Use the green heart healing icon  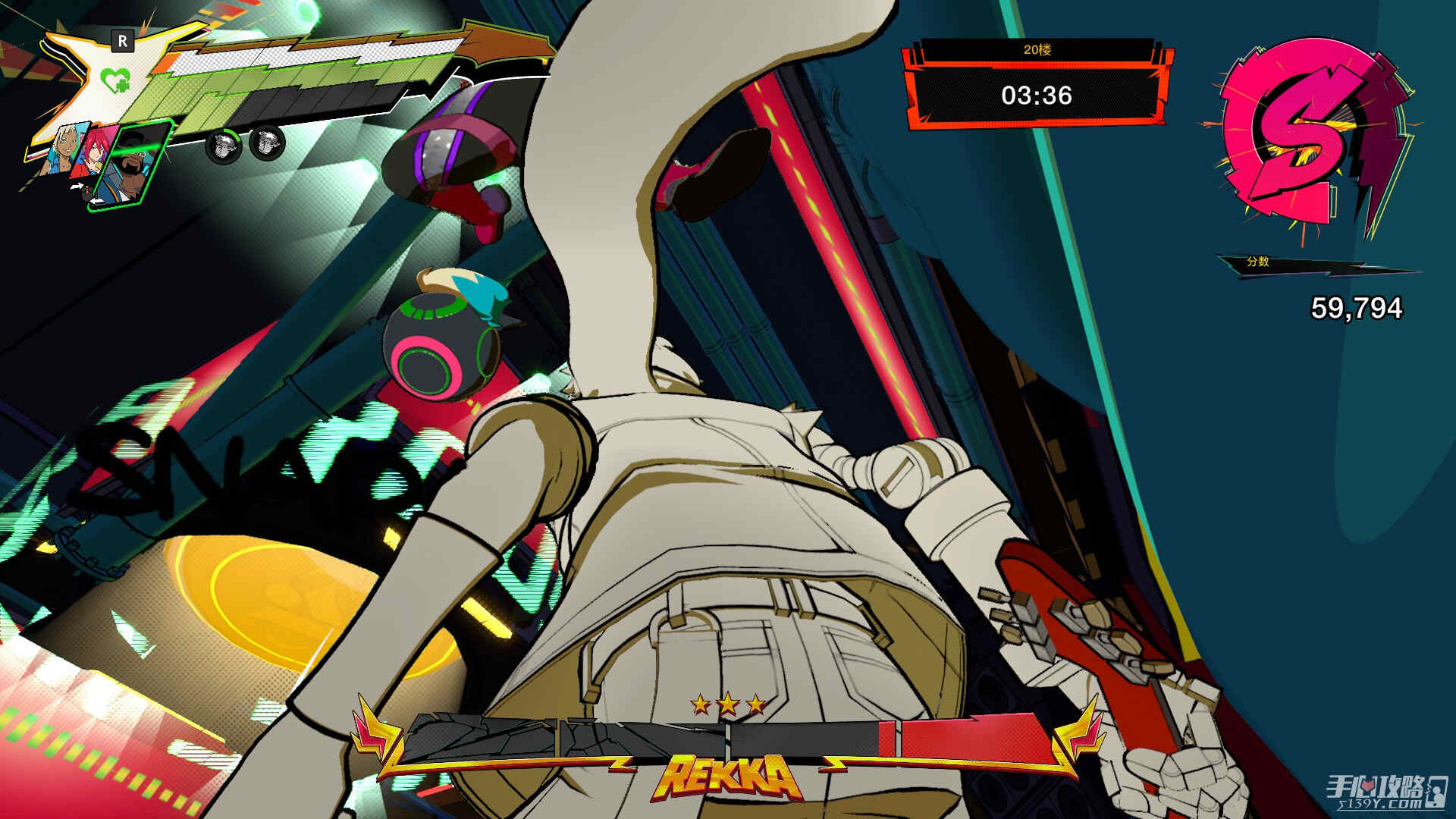coord(116,79)
